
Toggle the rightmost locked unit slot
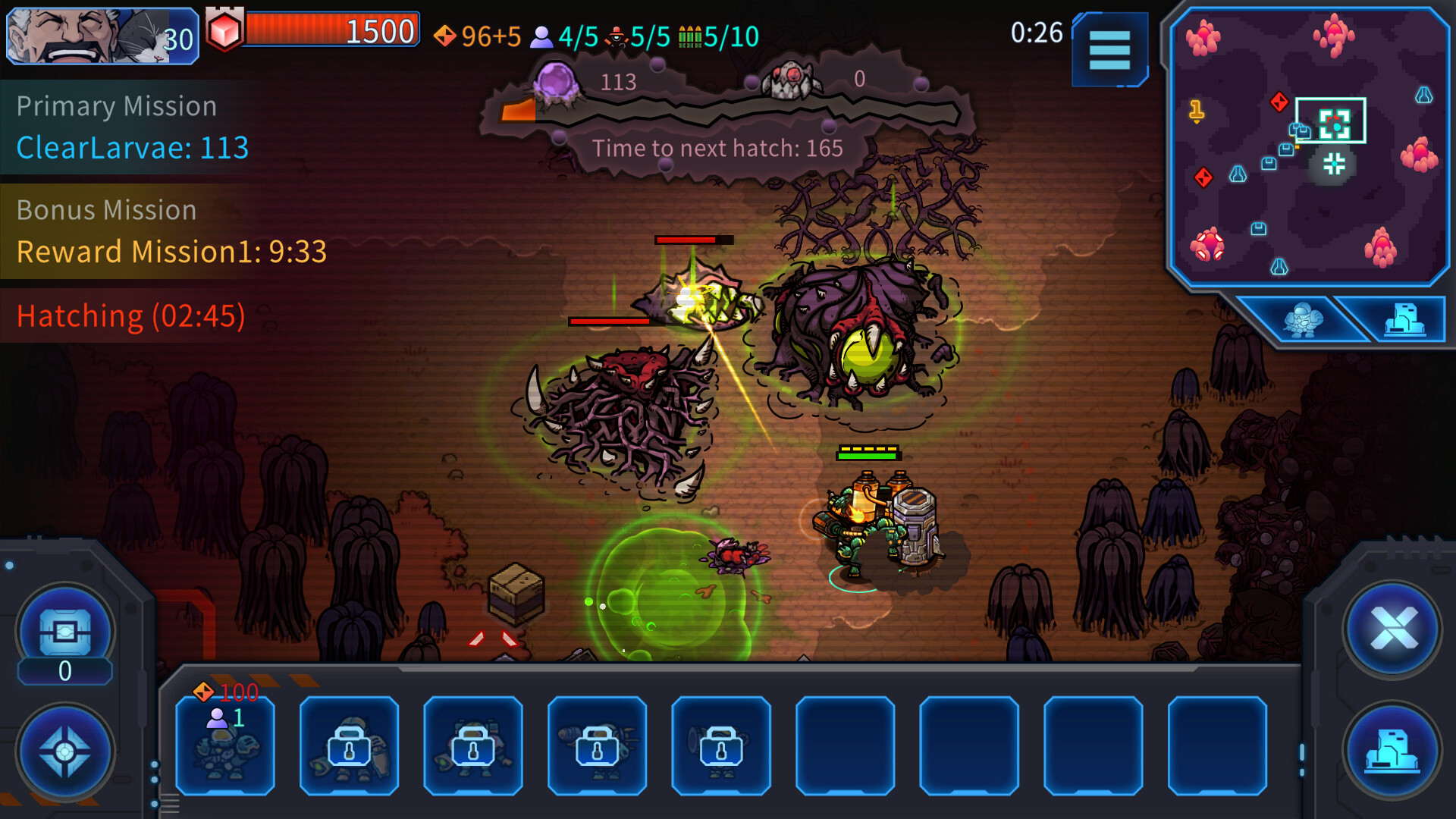[720, 747]
